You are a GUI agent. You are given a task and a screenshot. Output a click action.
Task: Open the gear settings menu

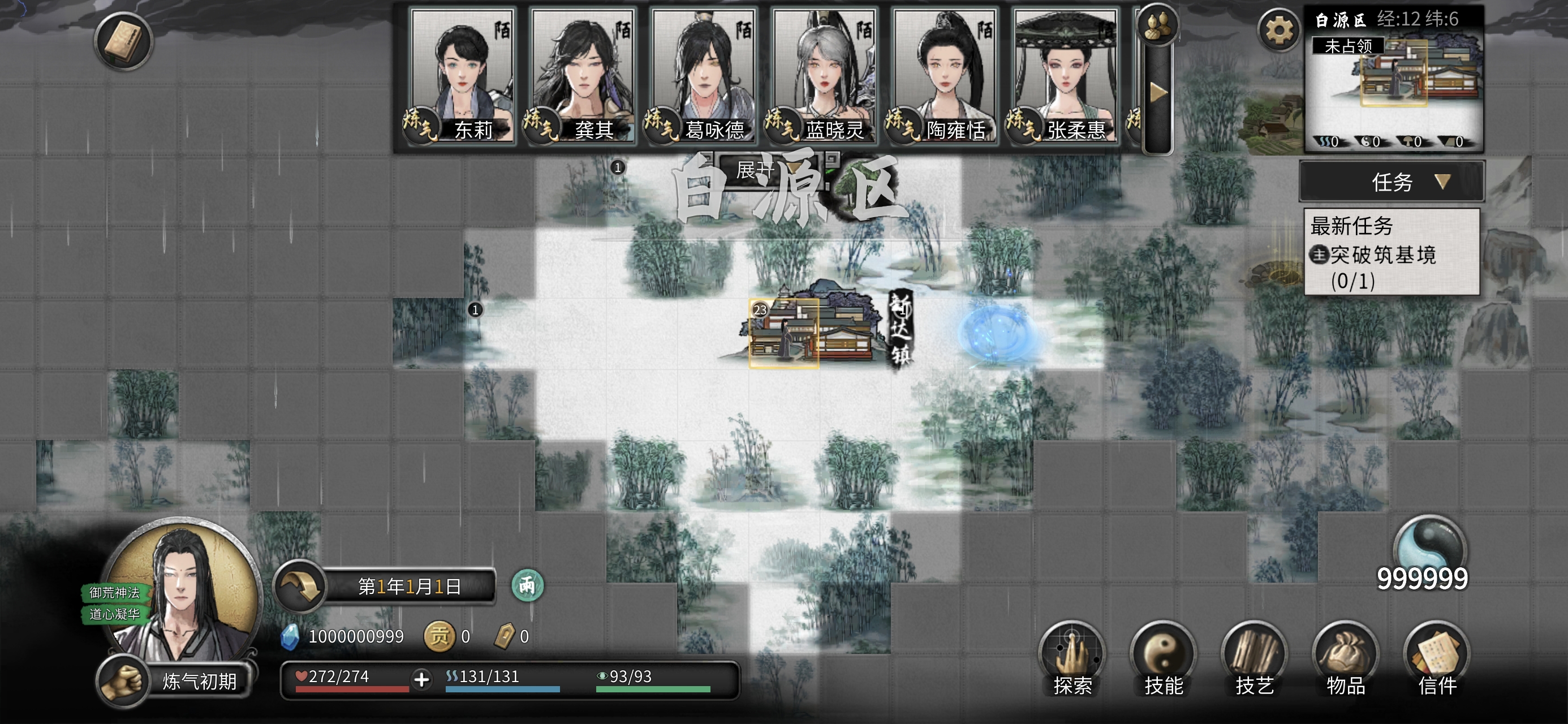click(1278, 30)
